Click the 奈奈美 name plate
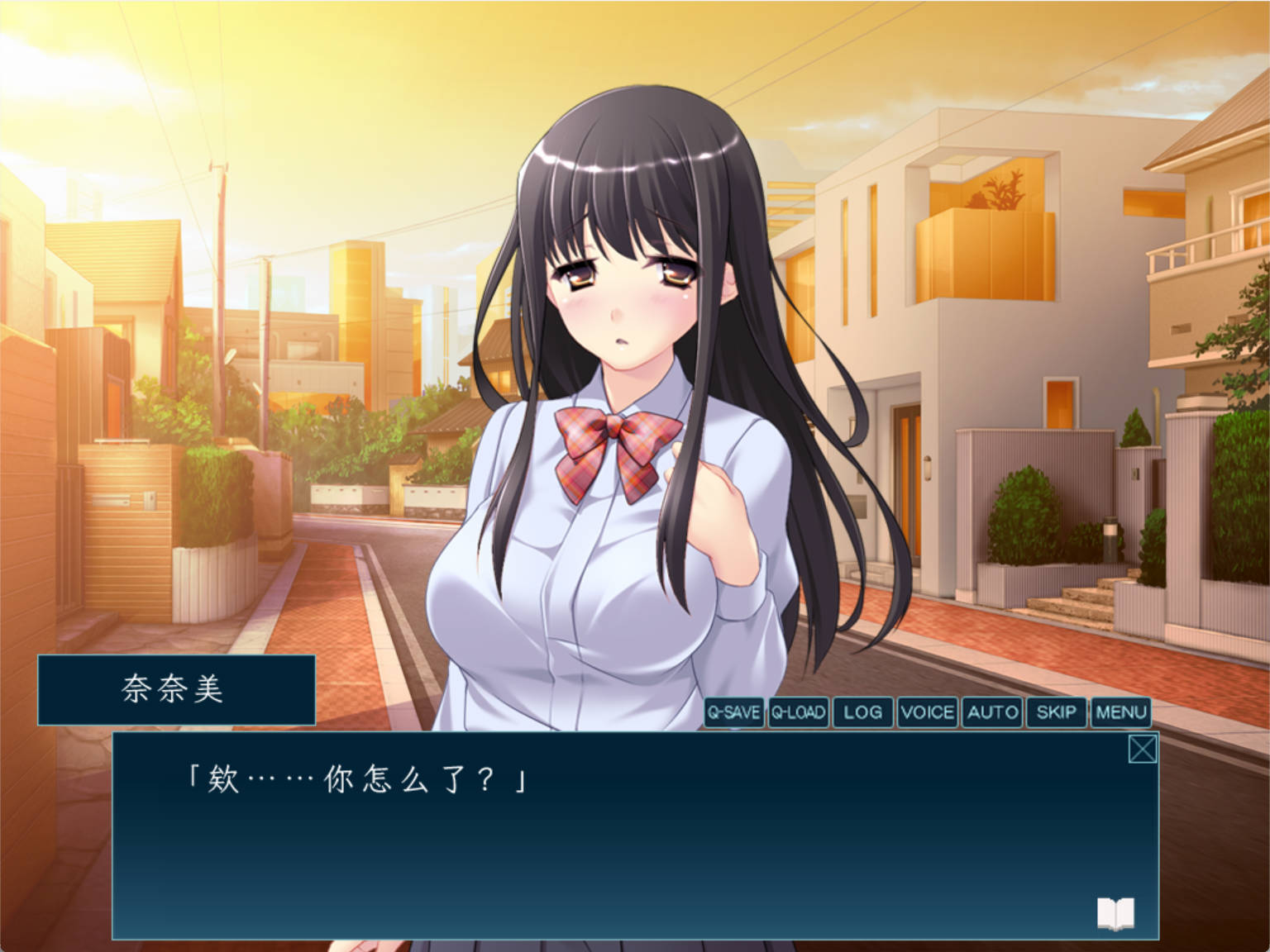The height and width of the screenshot is (952, 1270). click(x=176, y=690)
